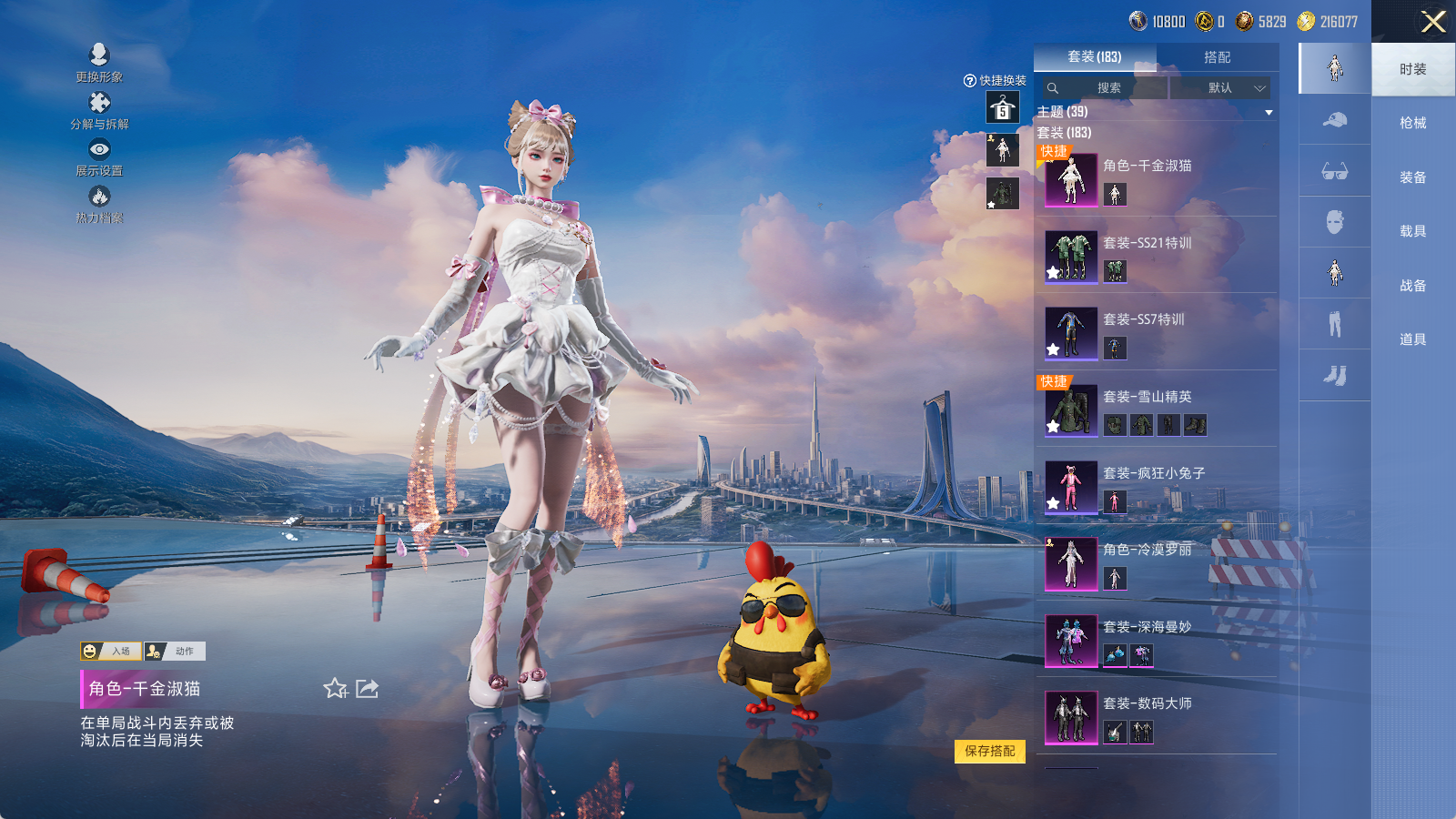Share the outfit using the arrow icon
1456x819 pixels.
point(367,689)
